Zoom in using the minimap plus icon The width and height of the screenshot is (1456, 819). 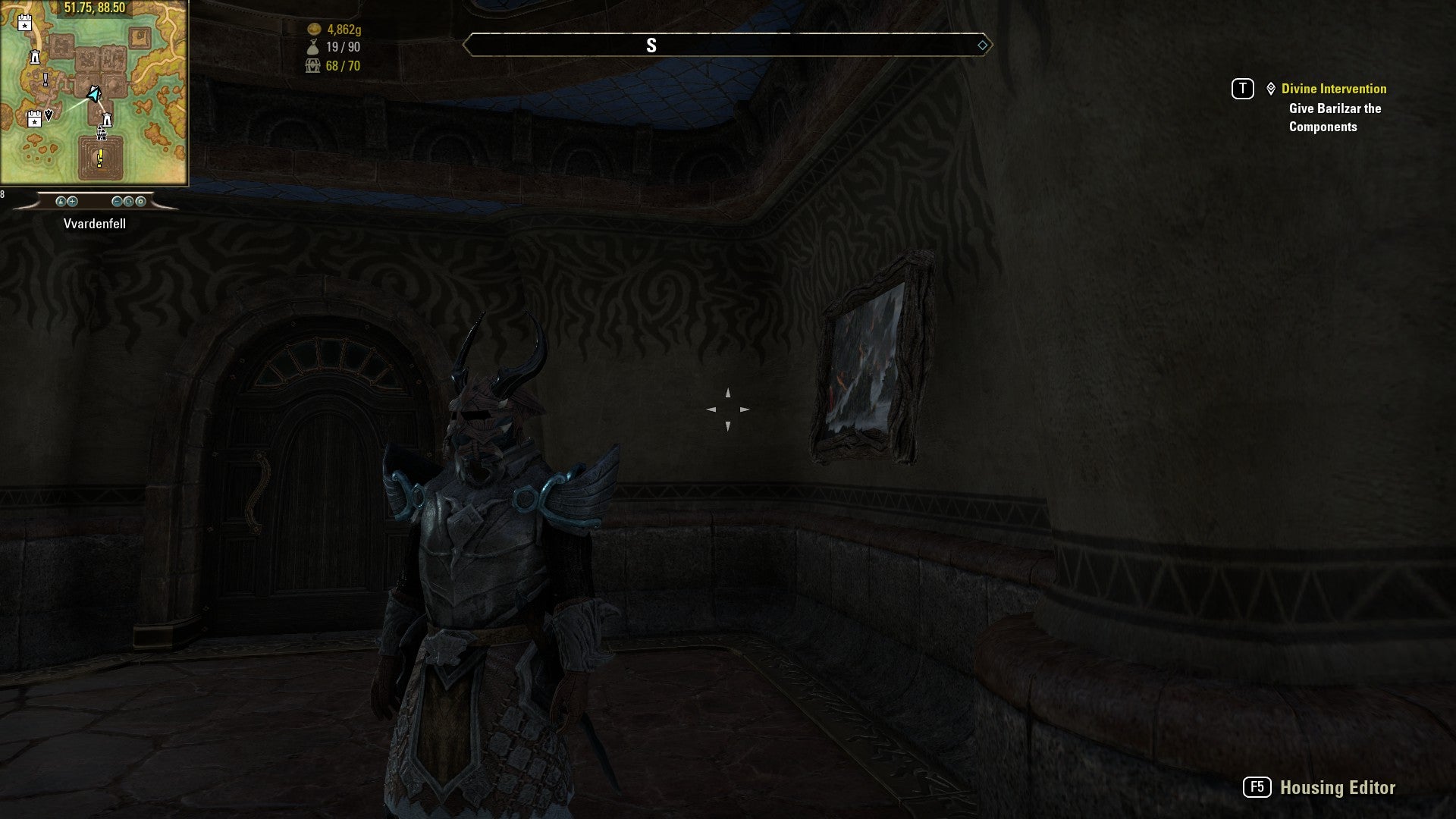[x=72, y=202]
